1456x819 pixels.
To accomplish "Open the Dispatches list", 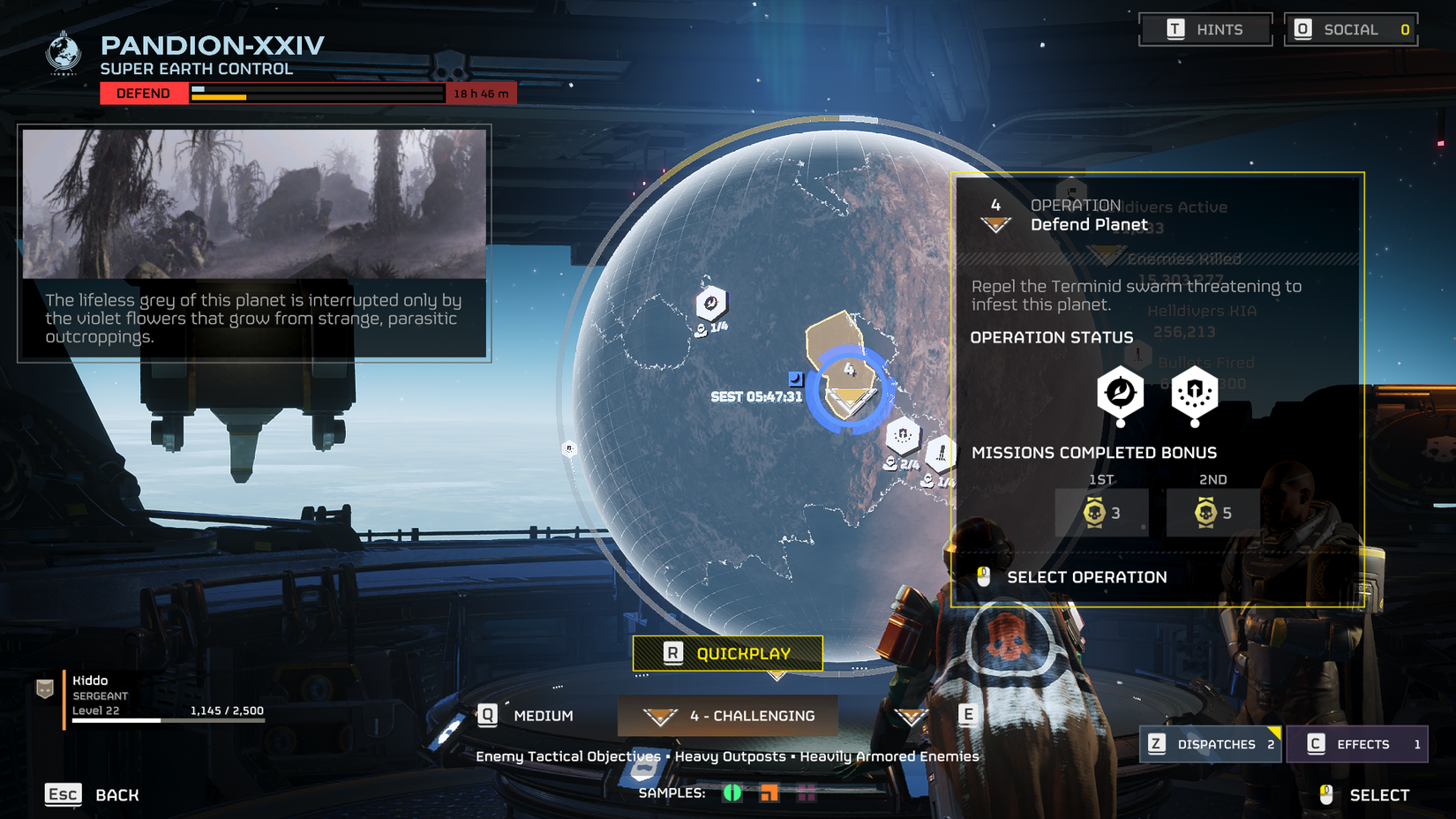I will [1210, 744].
